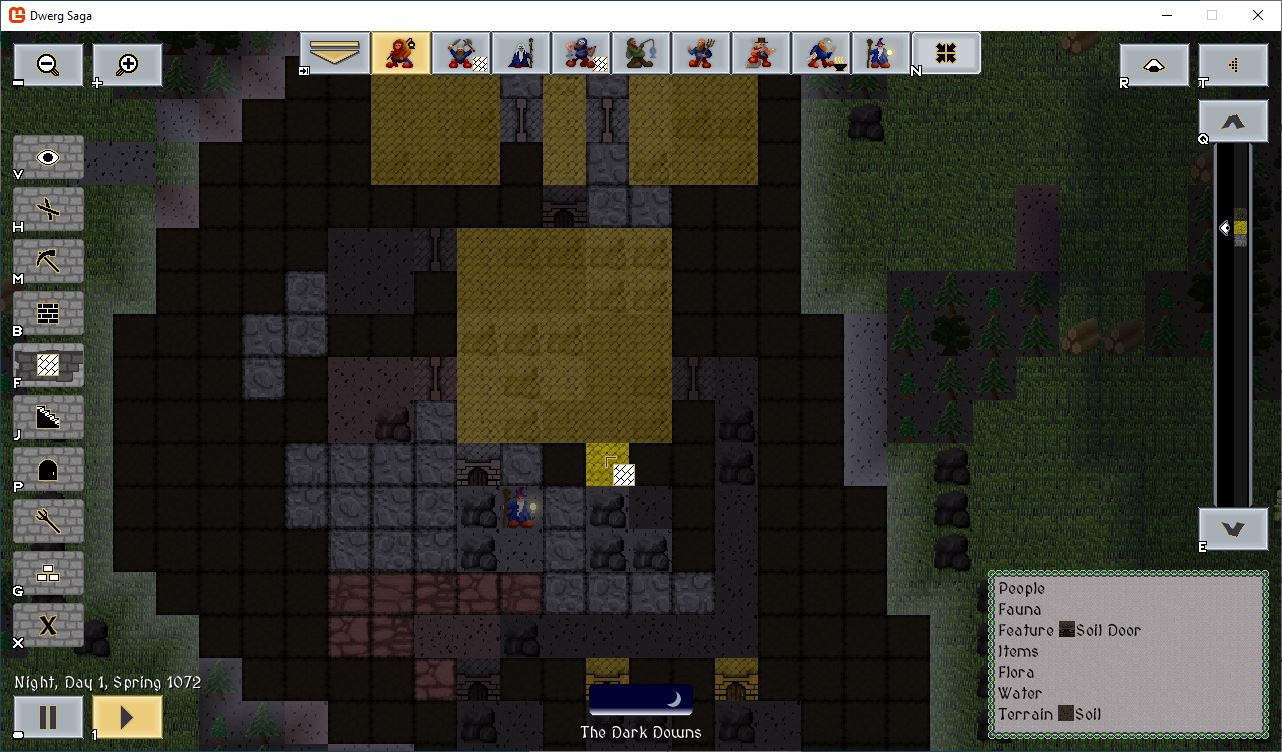Collapse the dwarf roster with the chevron button
1282x752 pixels.
335,53
